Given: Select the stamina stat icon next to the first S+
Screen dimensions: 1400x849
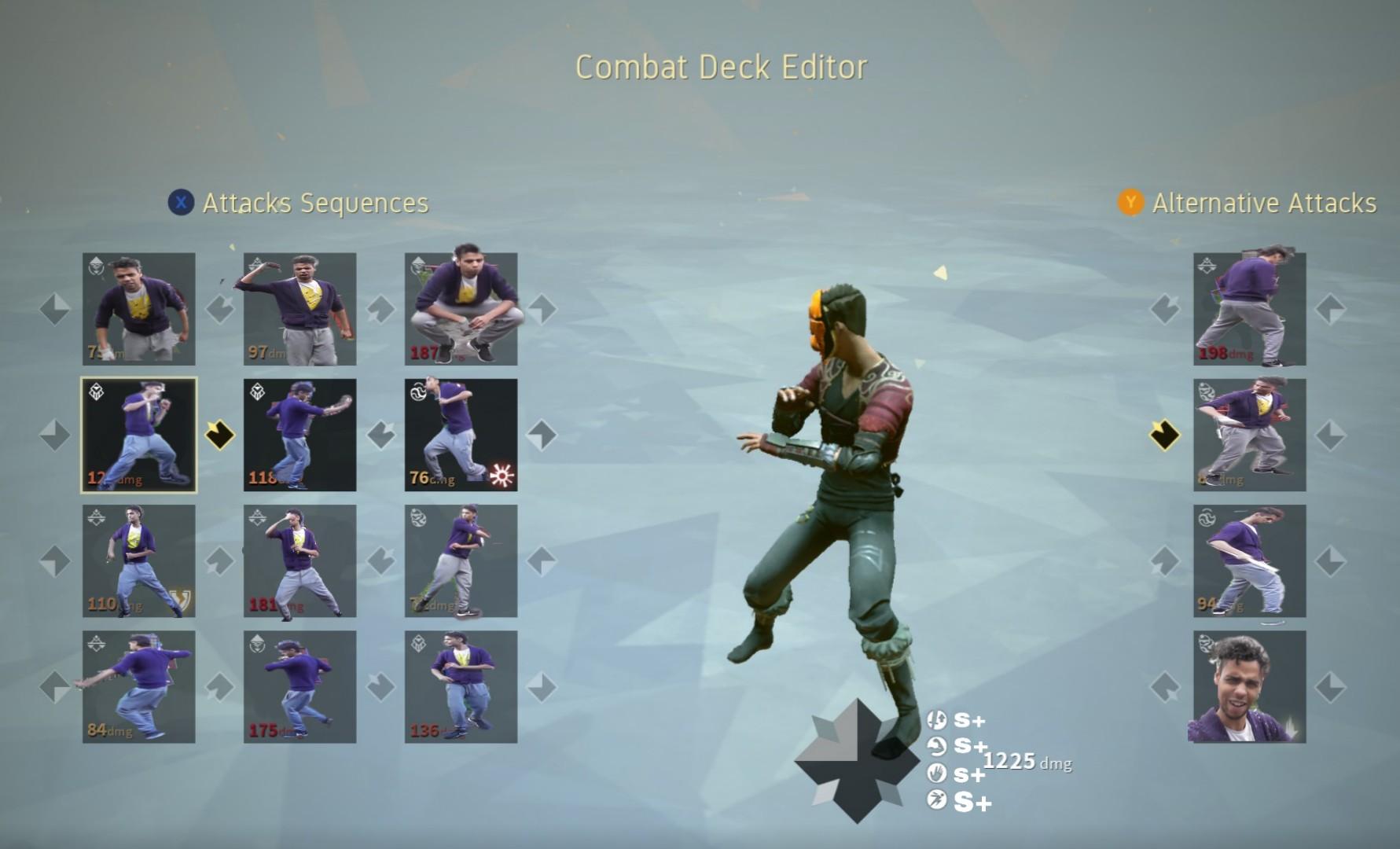Looking at the screenshot, I should click(936, 719).
